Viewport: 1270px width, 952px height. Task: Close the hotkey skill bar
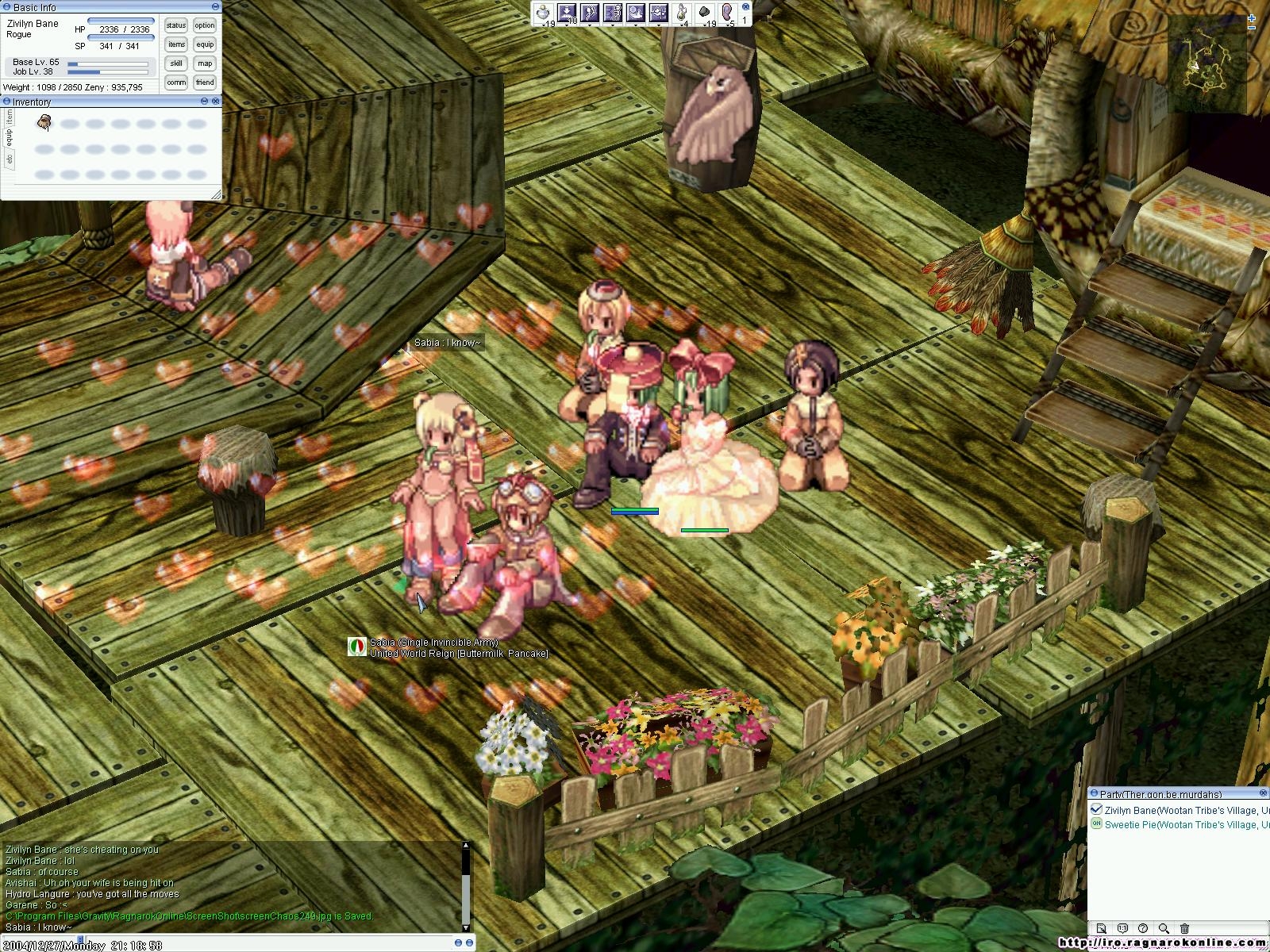click(745, 6)
